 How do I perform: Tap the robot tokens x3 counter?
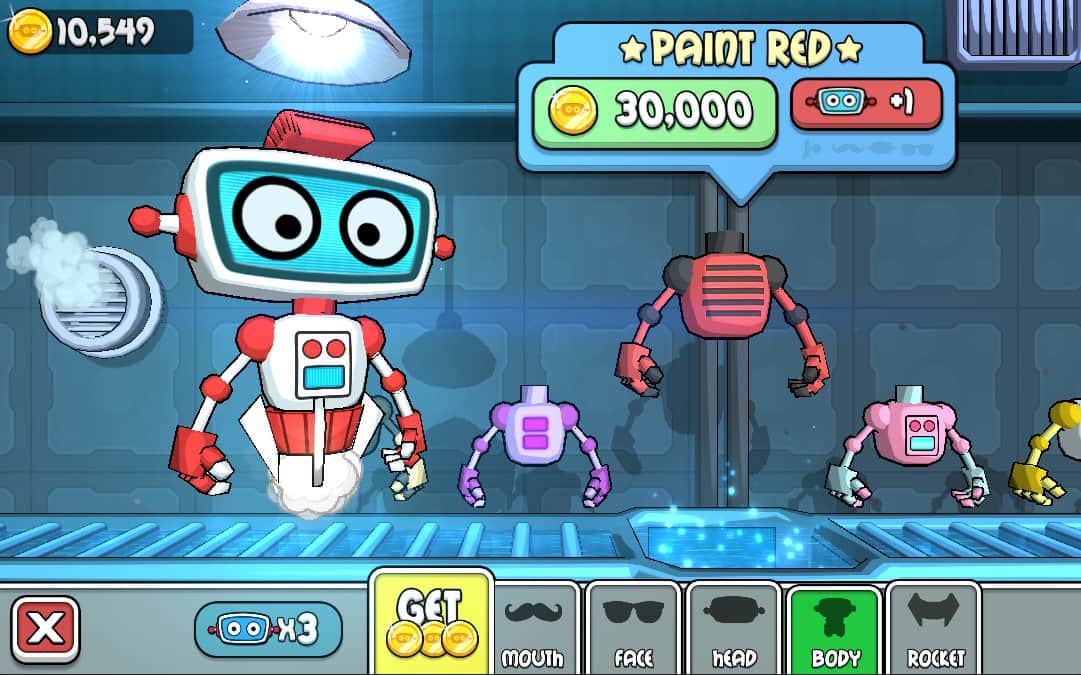267,629
